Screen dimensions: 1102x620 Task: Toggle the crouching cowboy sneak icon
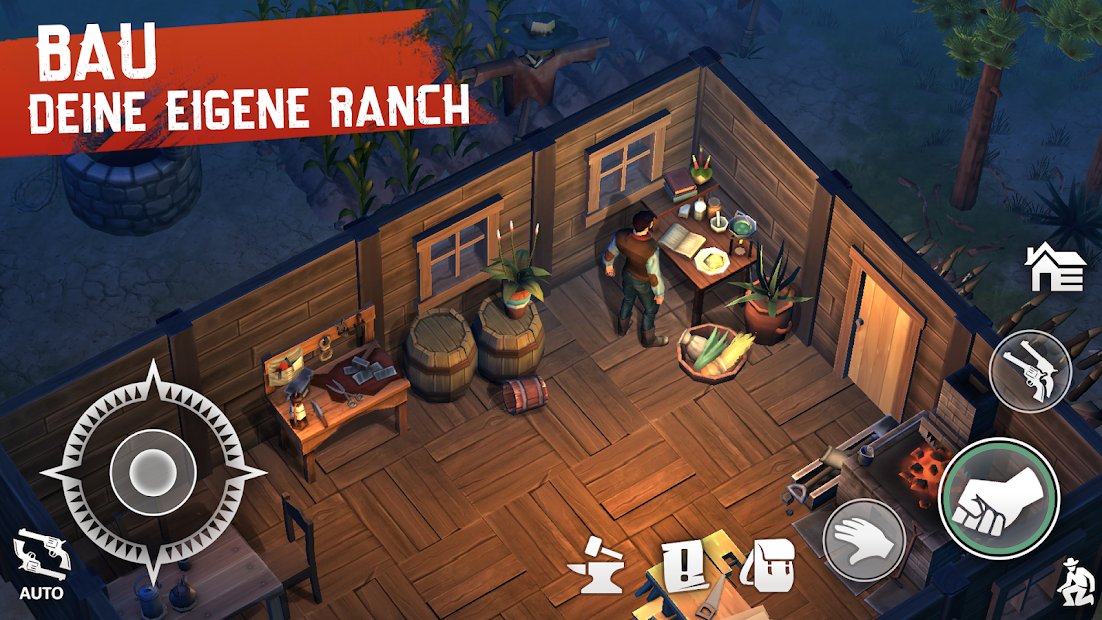point(1074,583)
